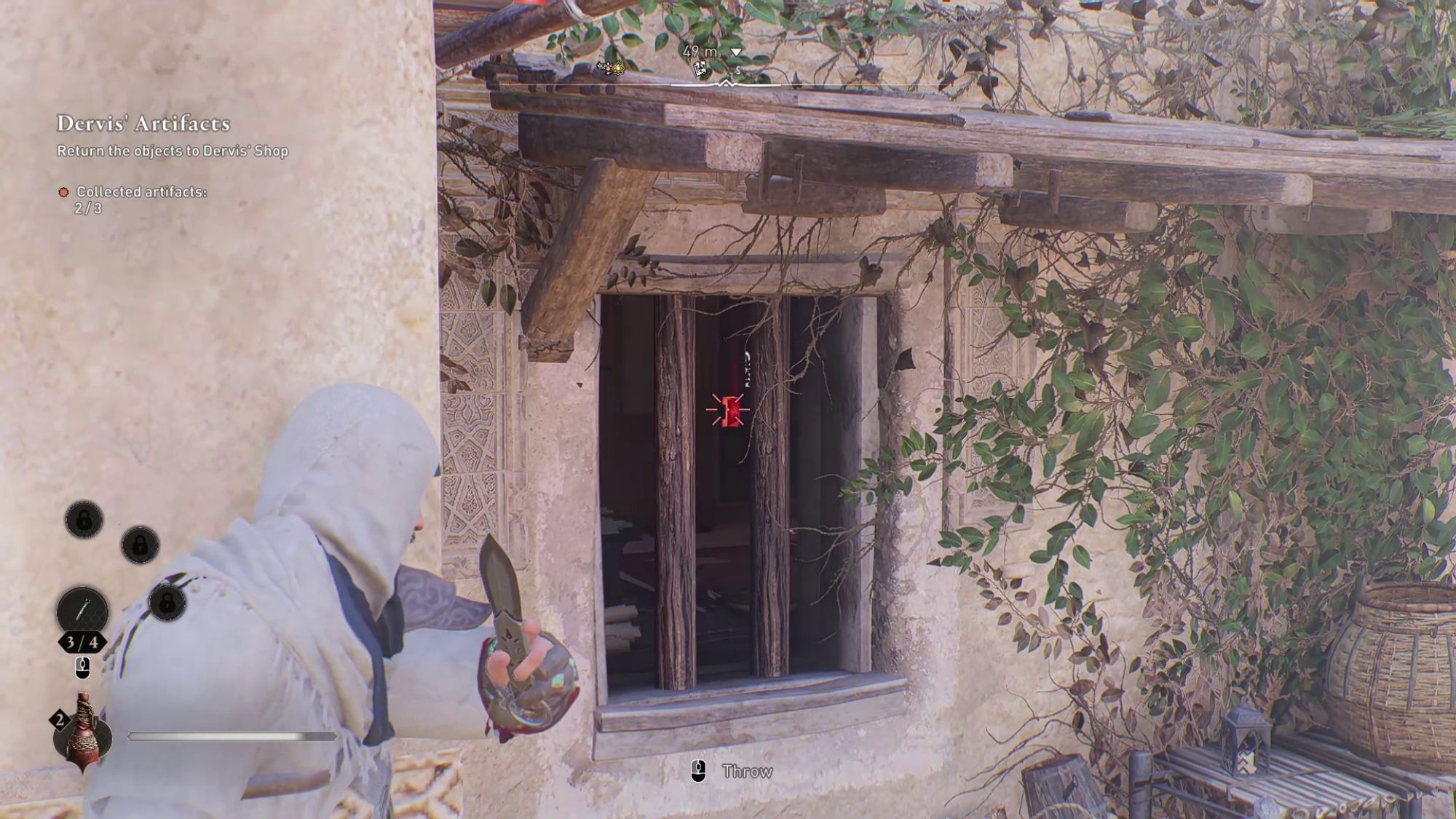Viewport: 1456px width, 819px height.
Task: Click the artifact scroll icon on the compass
Action: (700, 68)
